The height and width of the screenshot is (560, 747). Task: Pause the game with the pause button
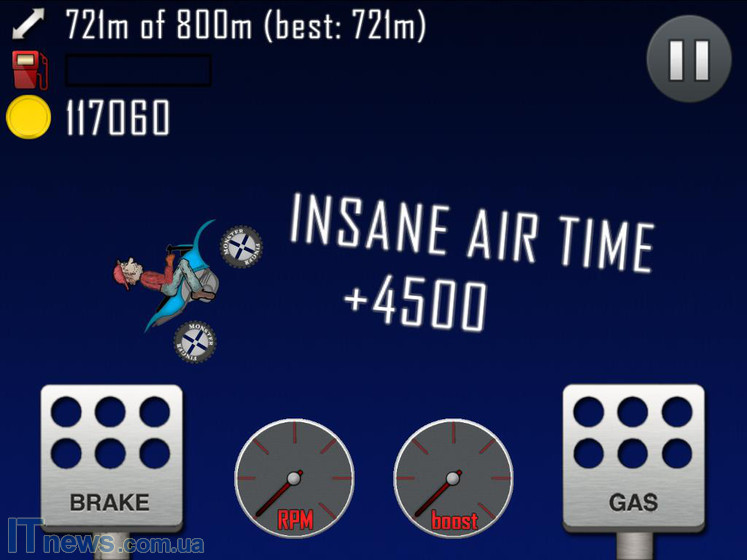coord(689,60)
